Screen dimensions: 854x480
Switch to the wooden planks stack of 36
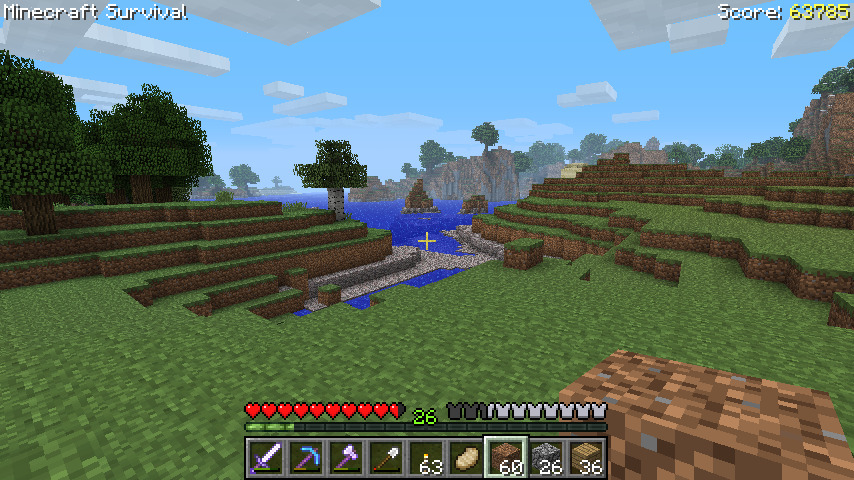click(x=586, y=457)
